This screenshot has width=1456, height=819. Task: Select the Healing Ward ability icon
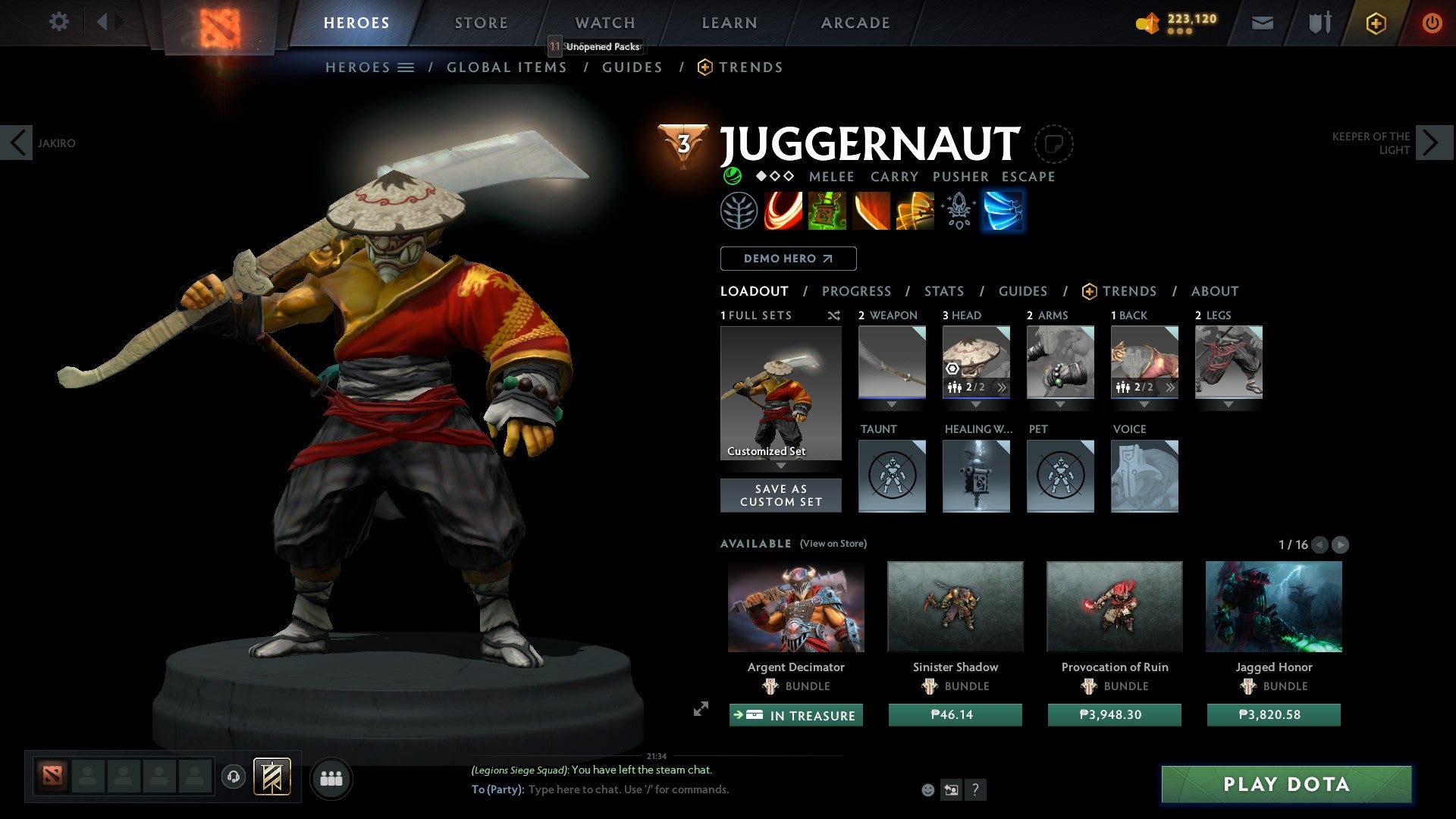click(829, 211)
